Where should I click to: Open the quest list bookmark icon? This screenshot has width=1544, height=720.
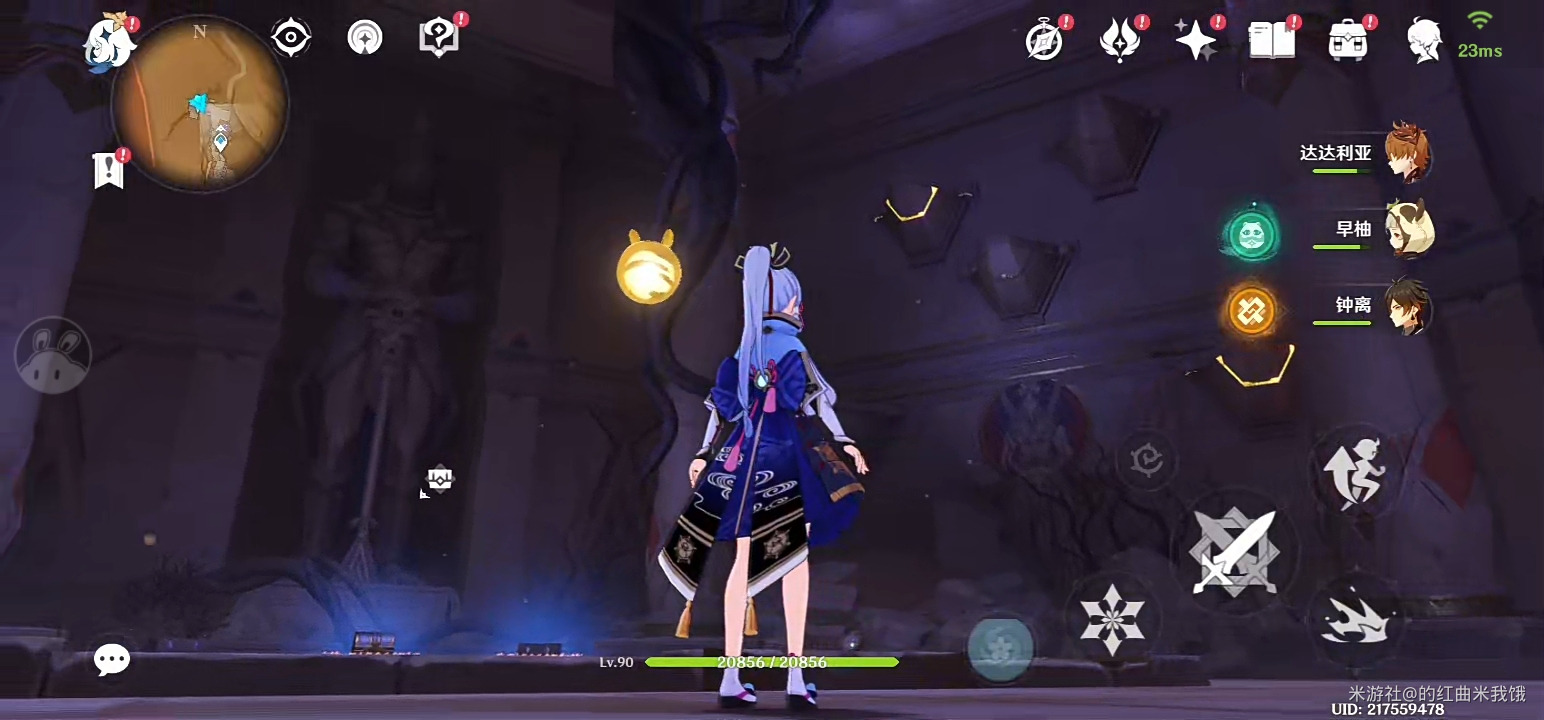tap(108, 171)
